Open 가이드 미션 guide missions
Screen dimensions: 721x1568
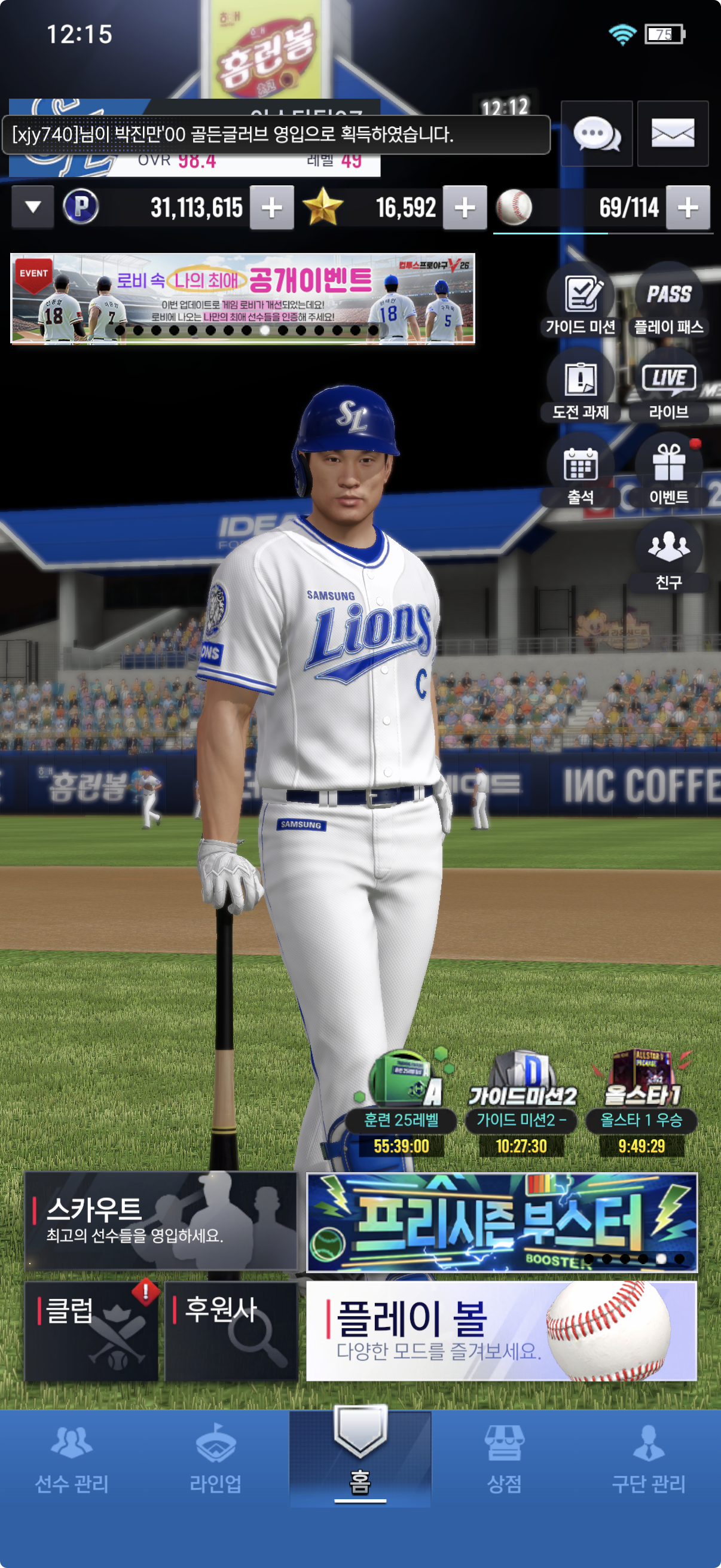(x=581, y=302)
